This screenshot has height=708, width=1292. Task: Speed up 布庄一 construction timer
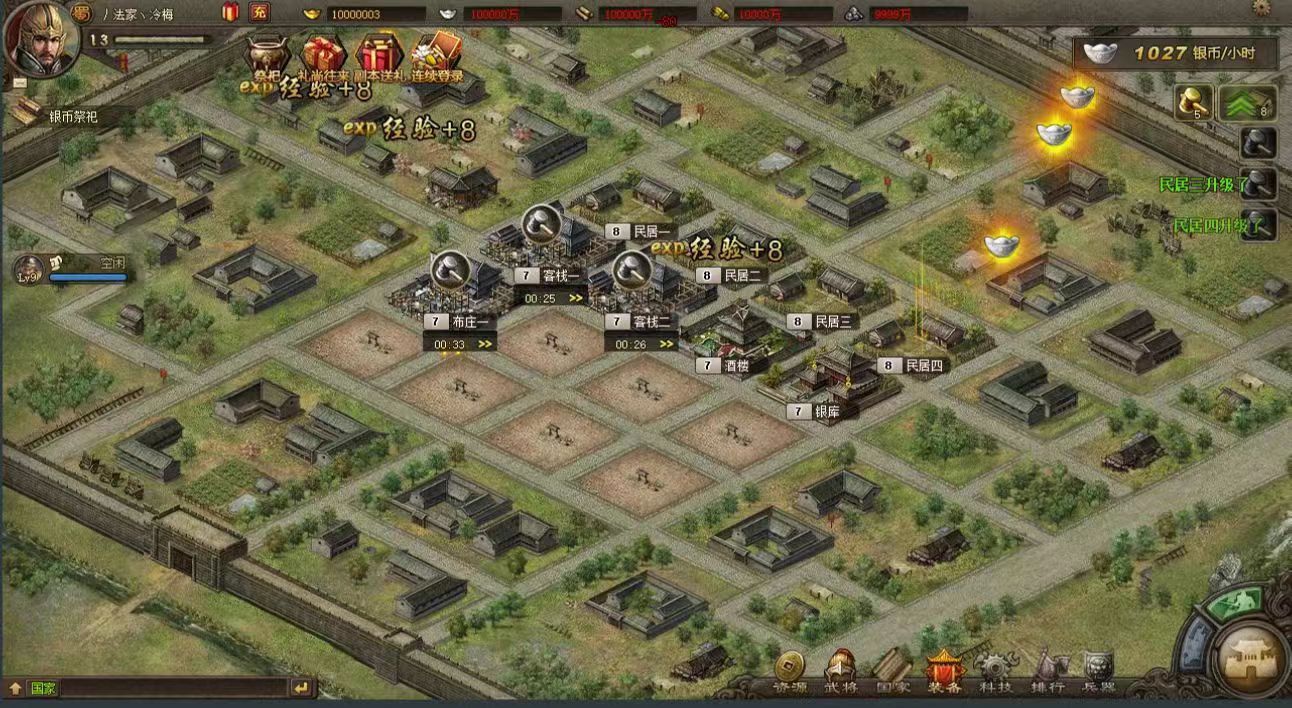point(485,344)
